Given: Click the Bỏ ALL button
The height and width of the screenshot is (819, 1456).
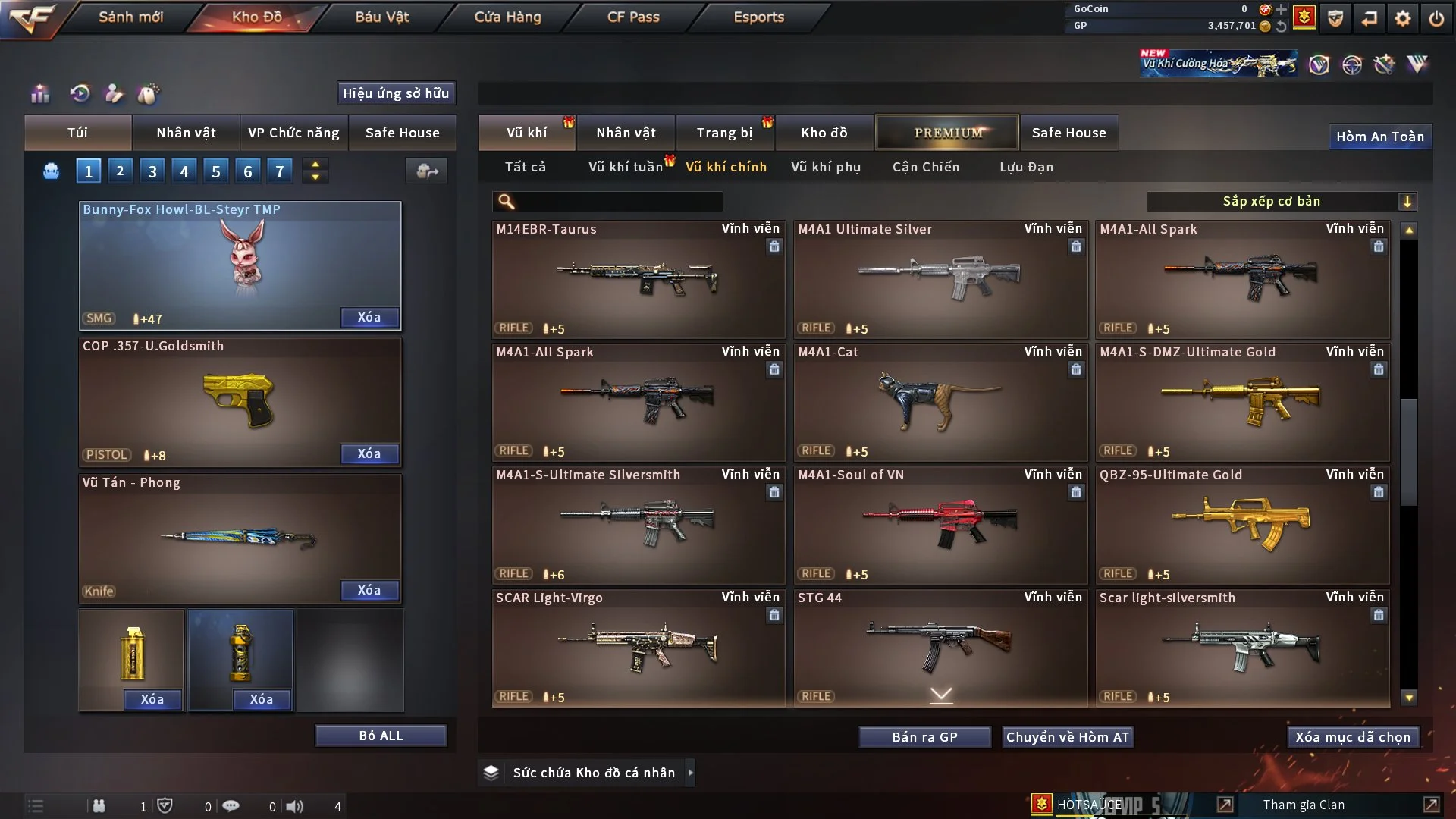Looking at the screenshot, I should point(381,736).
